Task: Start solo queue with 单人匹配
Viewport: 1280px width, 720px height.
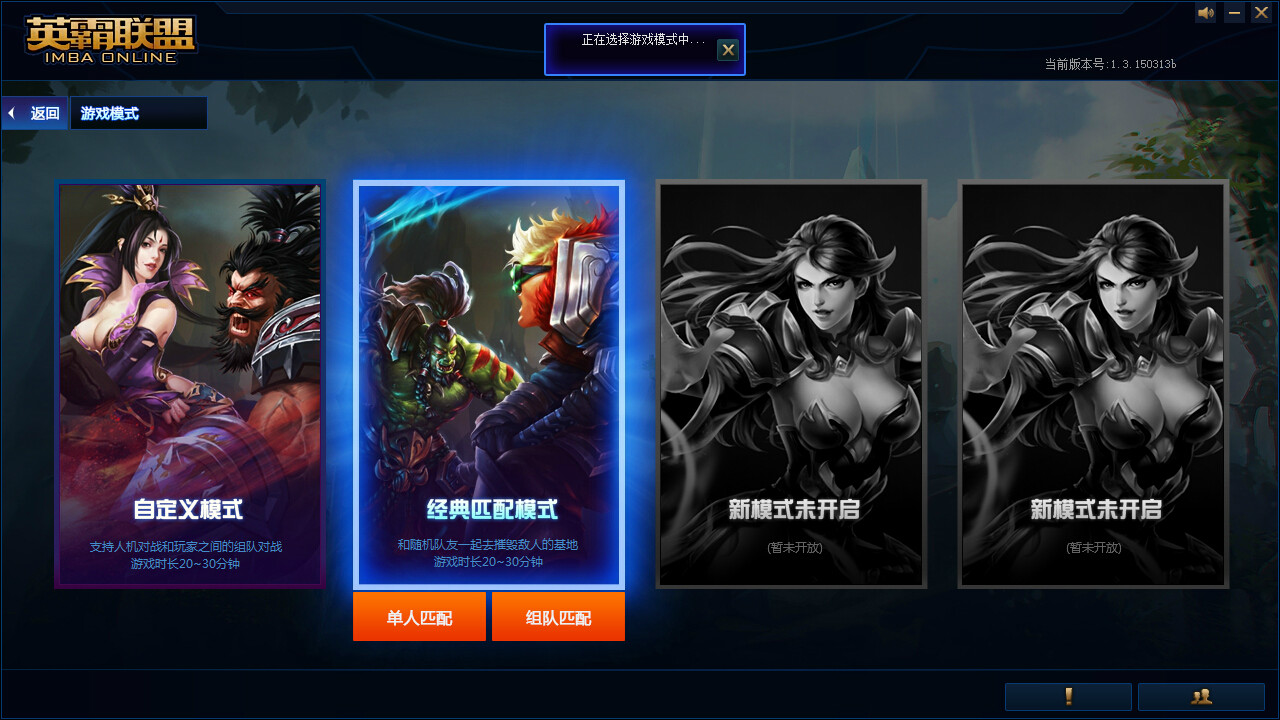Action: point(419,616)
